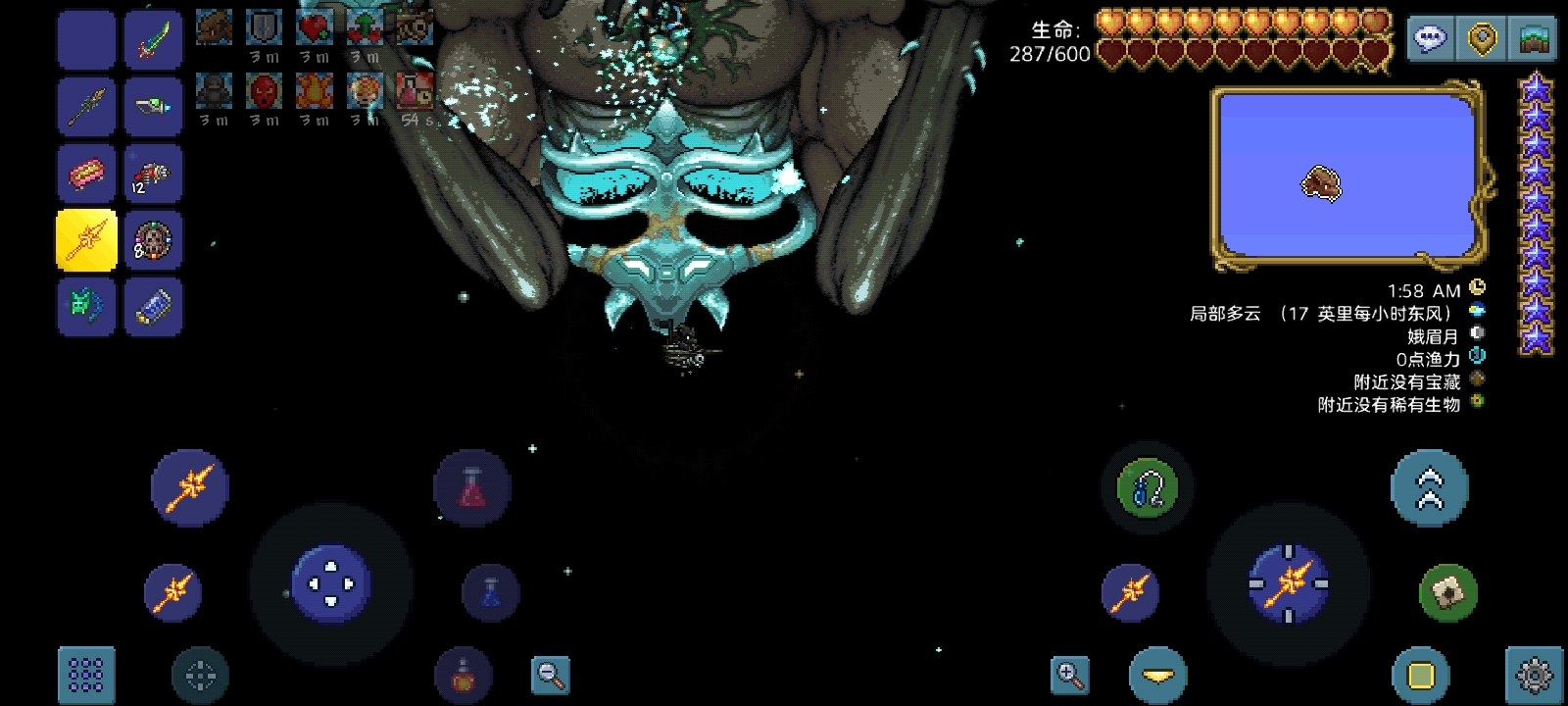Pick the blue cell phone hotbar slot
The width and height of the screenshot is (1568, 706).
click(x=153, y=306)
